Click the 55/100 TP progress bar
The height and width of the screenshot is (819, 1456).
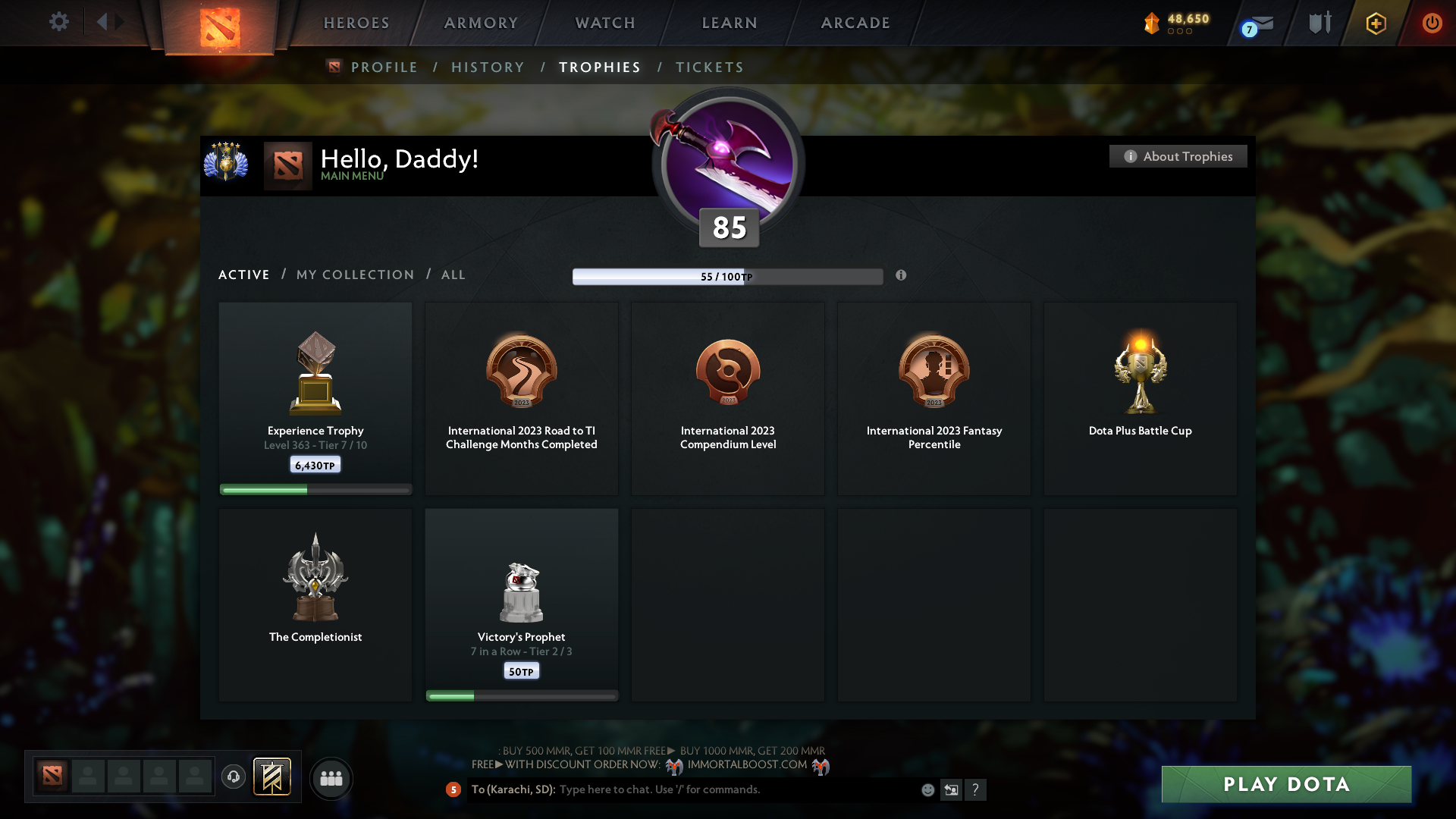coord(728,276)
